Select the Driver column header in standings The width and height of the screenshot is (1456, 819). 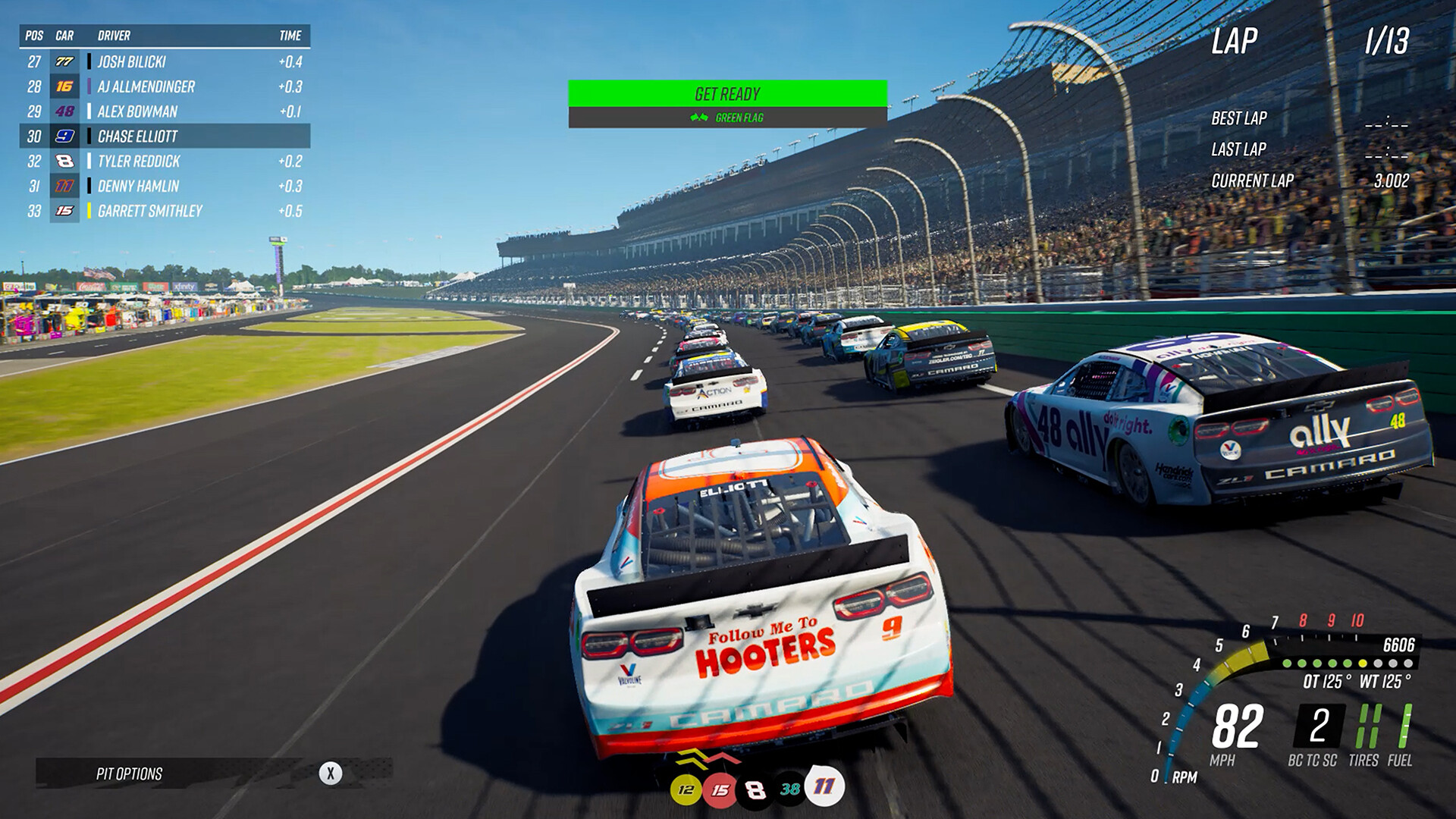tap(112, 35)
